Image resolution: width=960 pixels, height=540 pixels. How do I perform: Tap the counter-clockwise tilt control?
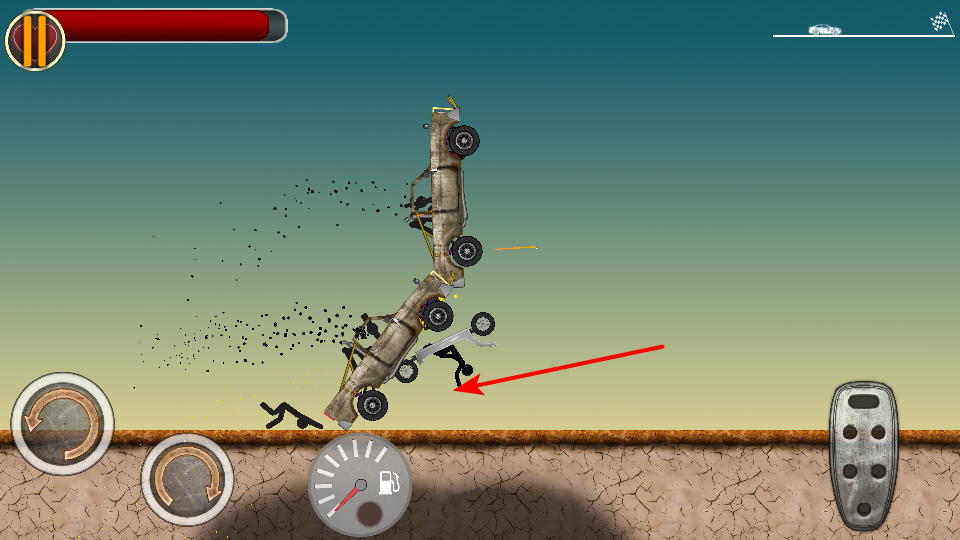pos(62,424)
